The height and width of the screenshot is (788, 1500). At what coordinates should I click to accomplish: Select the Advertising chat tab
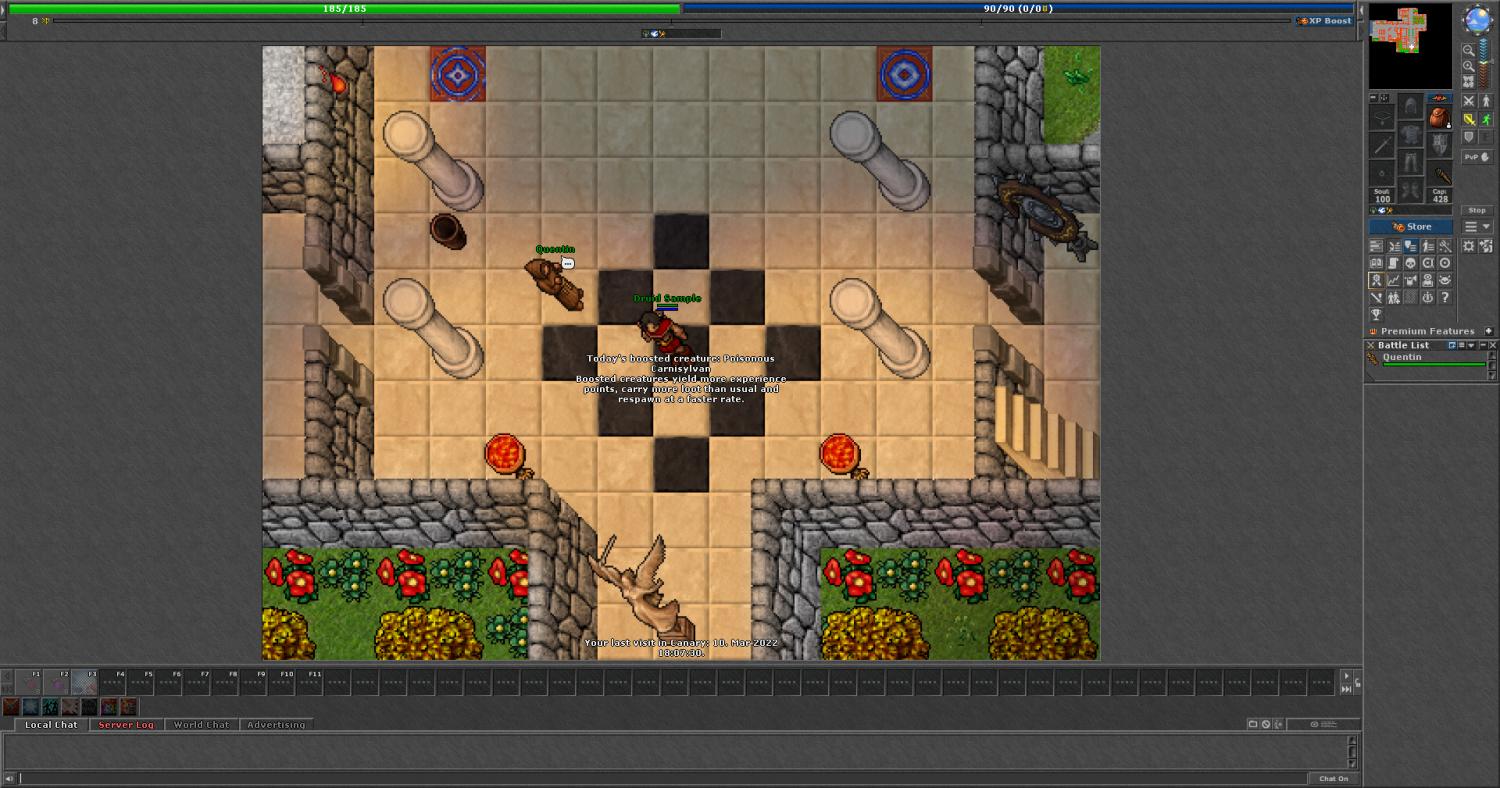(x=276, y=725)
